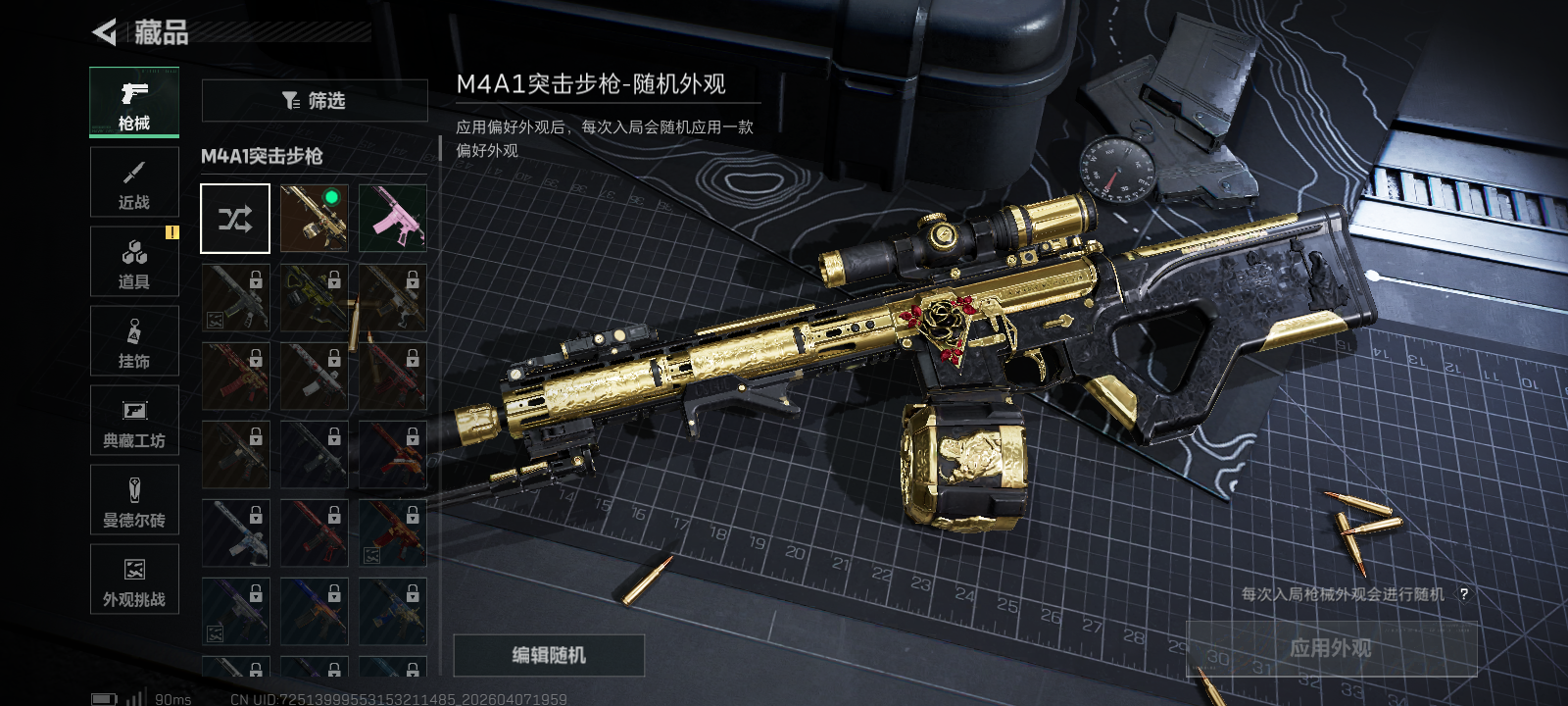Switch to the 曼德尔砖 tab
Viewport: 1568px width, 706px height.
click(x=134, y=500)
